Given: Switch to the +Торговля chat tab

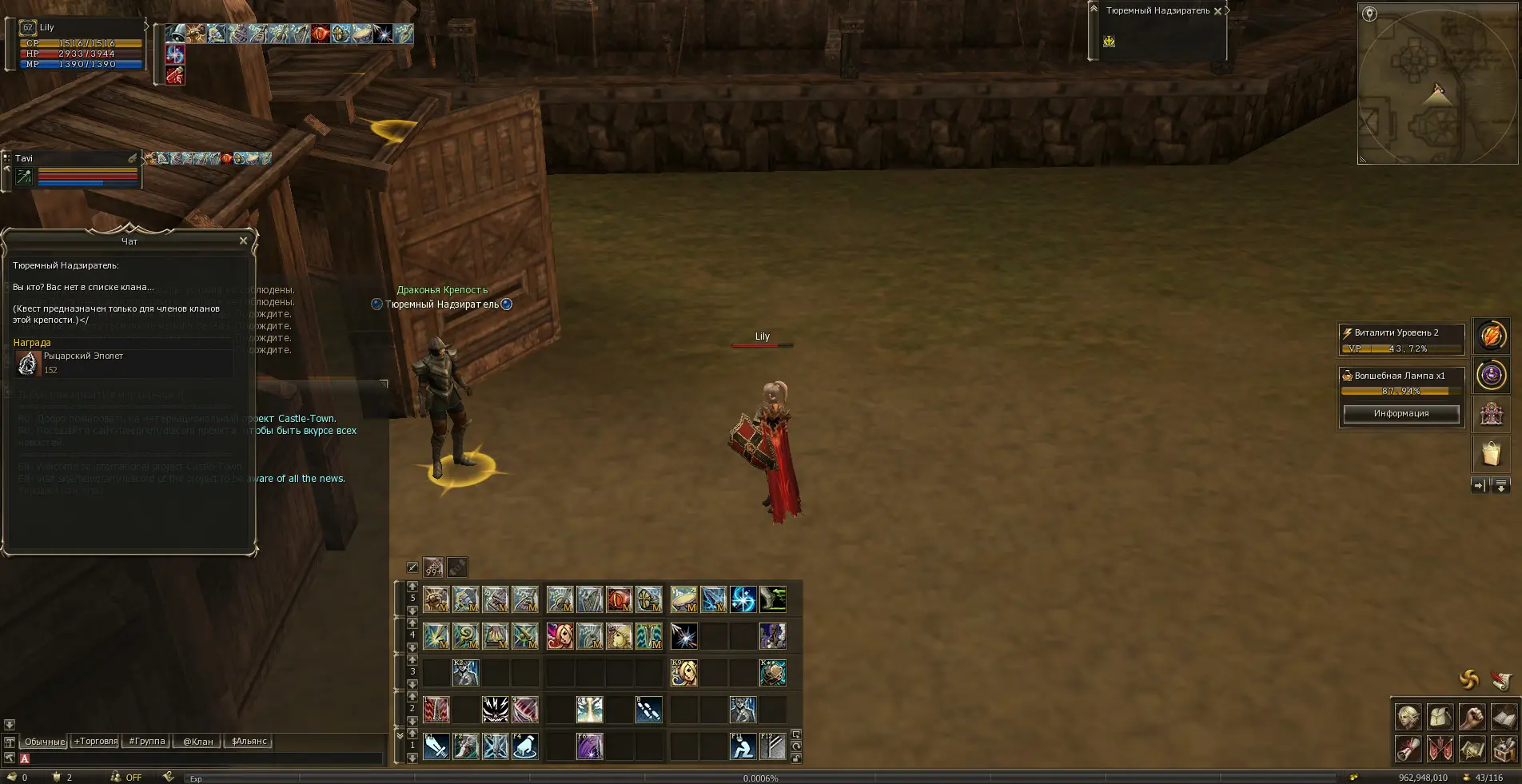Looking at the screenshot, I should 96,742.
